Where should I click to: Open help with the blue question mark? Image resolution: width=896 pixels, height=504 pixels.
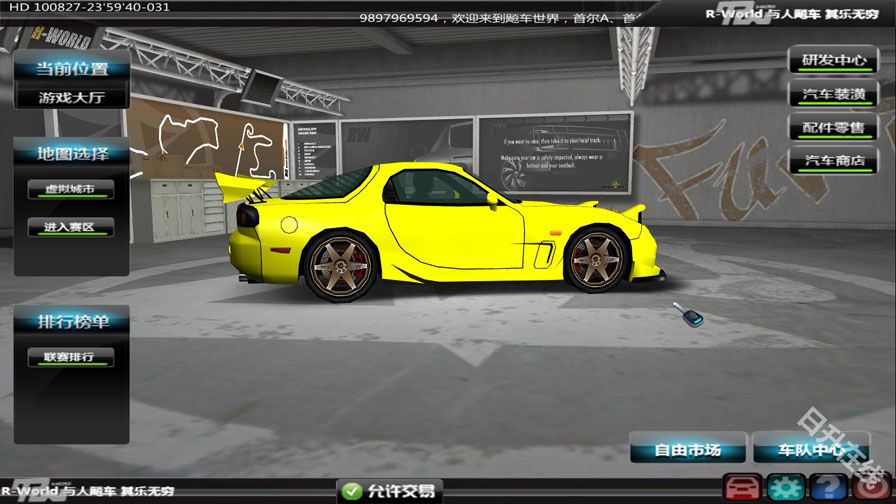(x=829, y=489)
